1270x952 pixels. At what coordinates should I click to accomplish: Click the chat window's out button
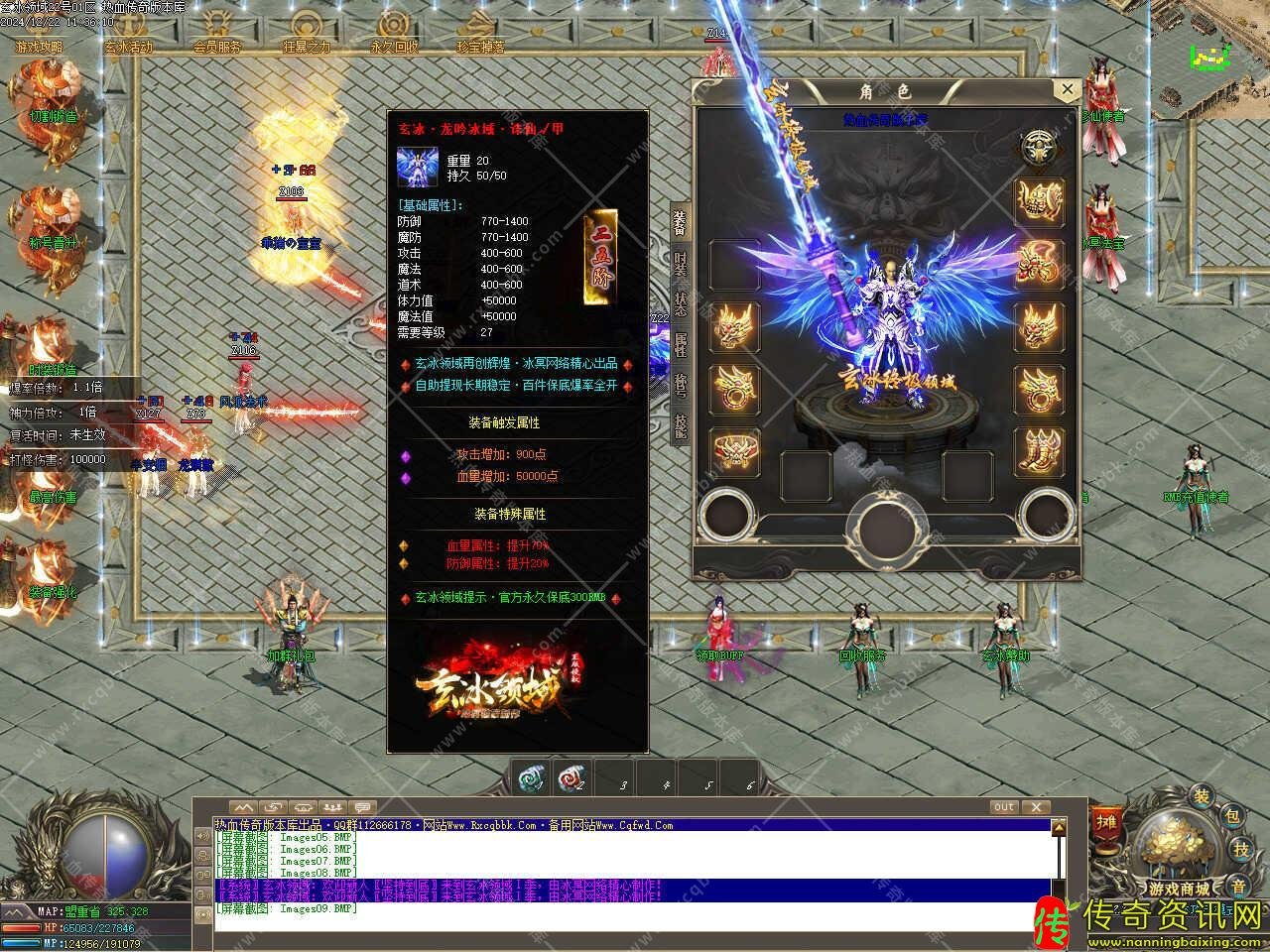tap(1004, 807)
